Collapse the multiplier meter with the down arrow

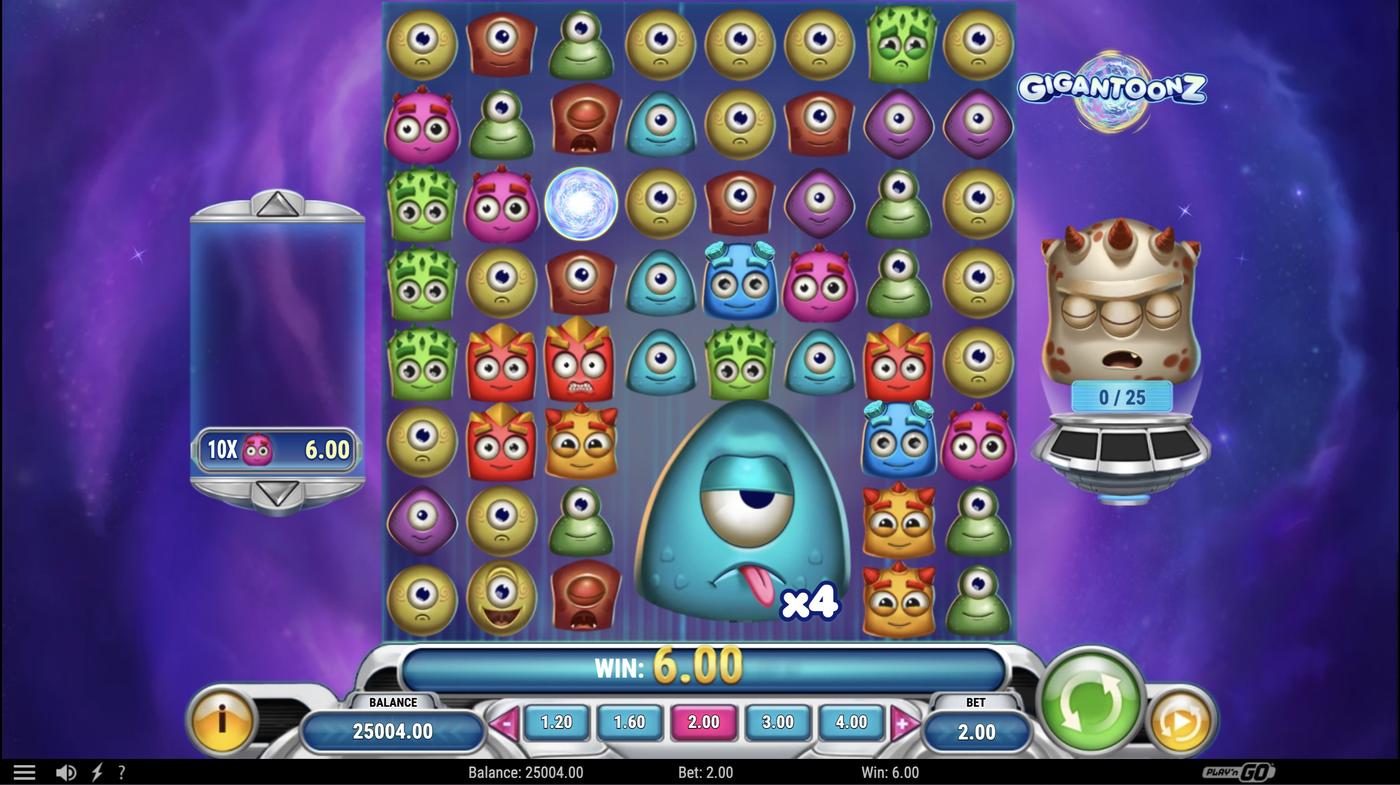tap(277, 492)
